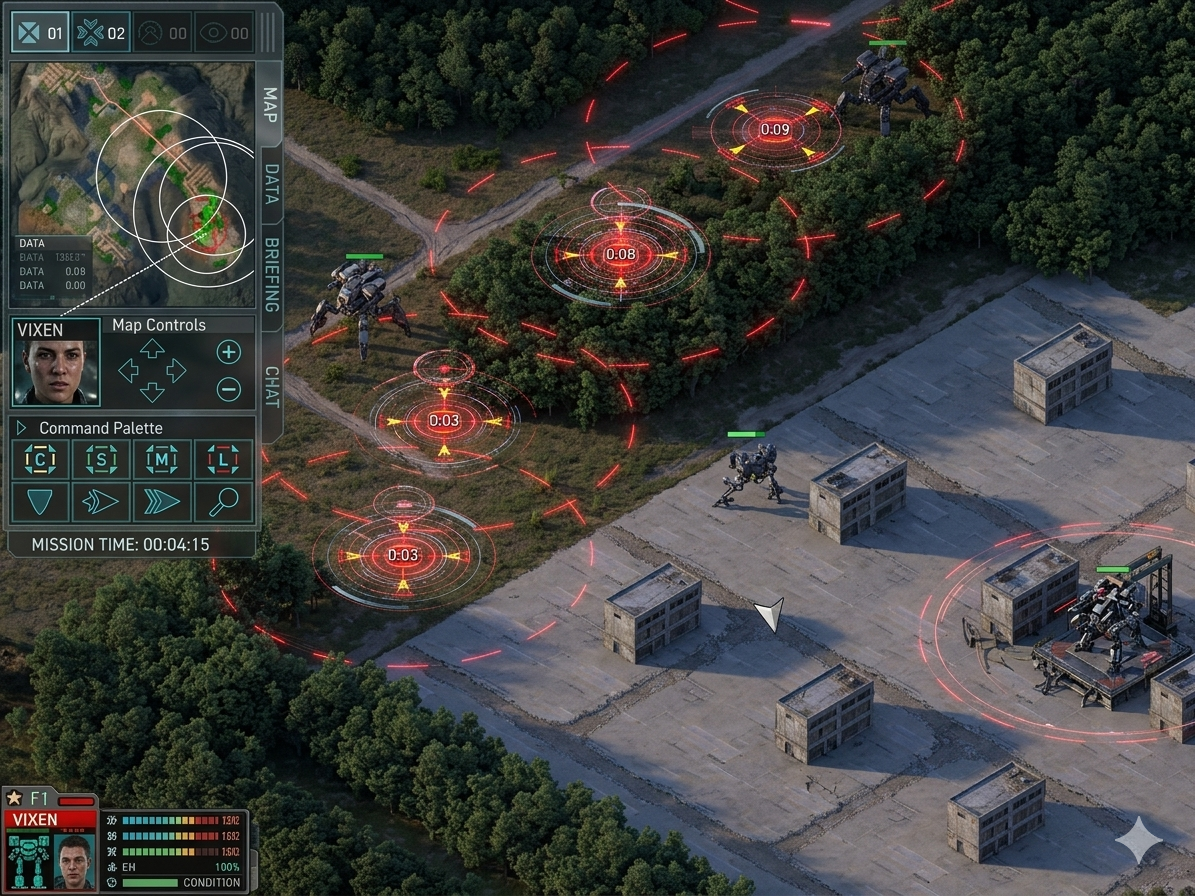Select the 01 squad group button
1195x896 pixels.
(x=41, y=33)
